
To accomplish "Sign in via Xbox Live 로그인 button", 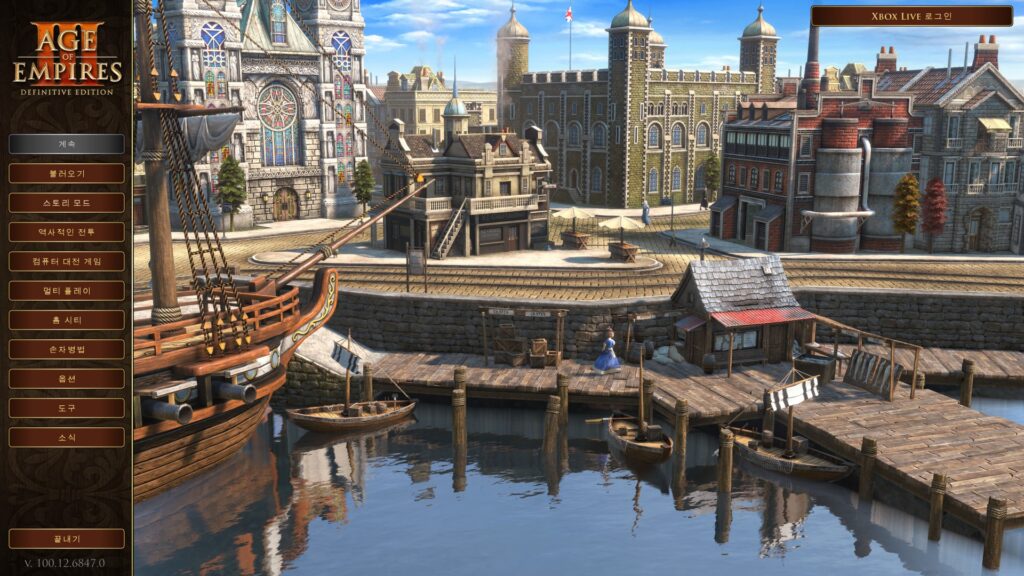I will (911, 16).
